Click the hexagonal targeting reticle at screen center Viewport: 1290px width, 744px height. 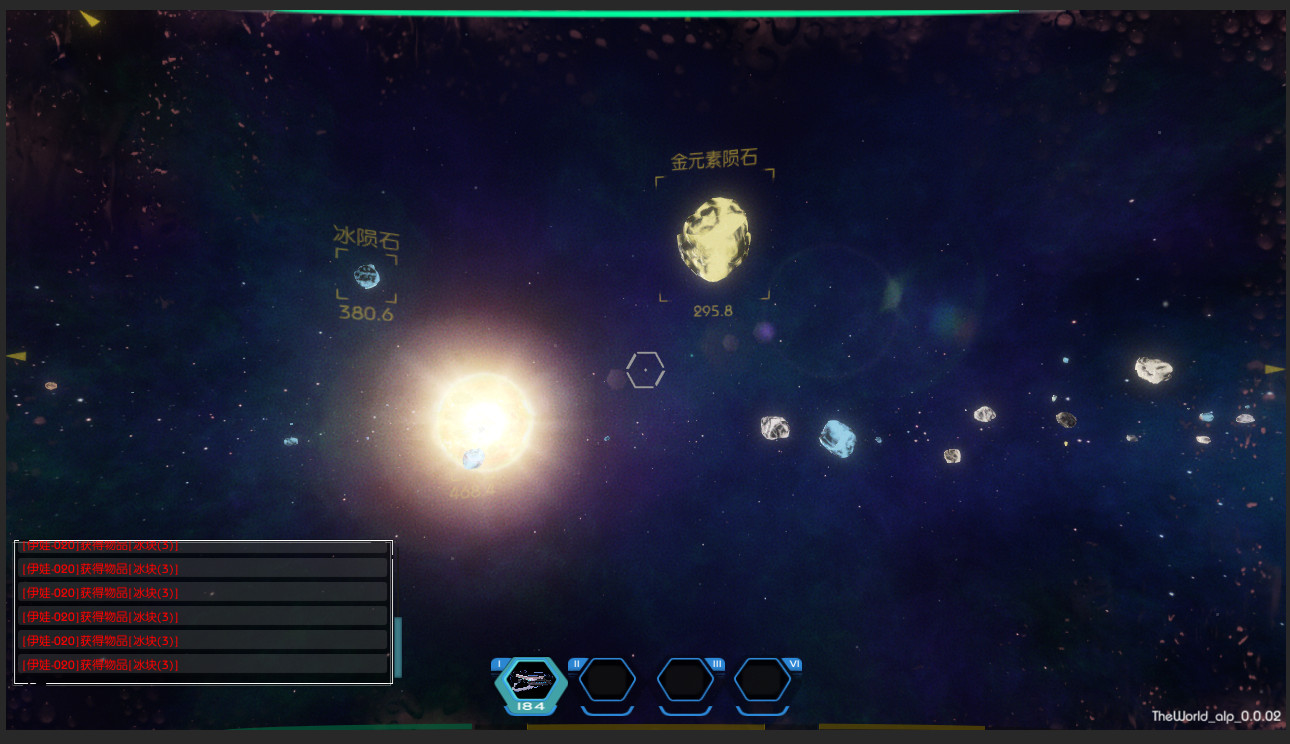645,370
